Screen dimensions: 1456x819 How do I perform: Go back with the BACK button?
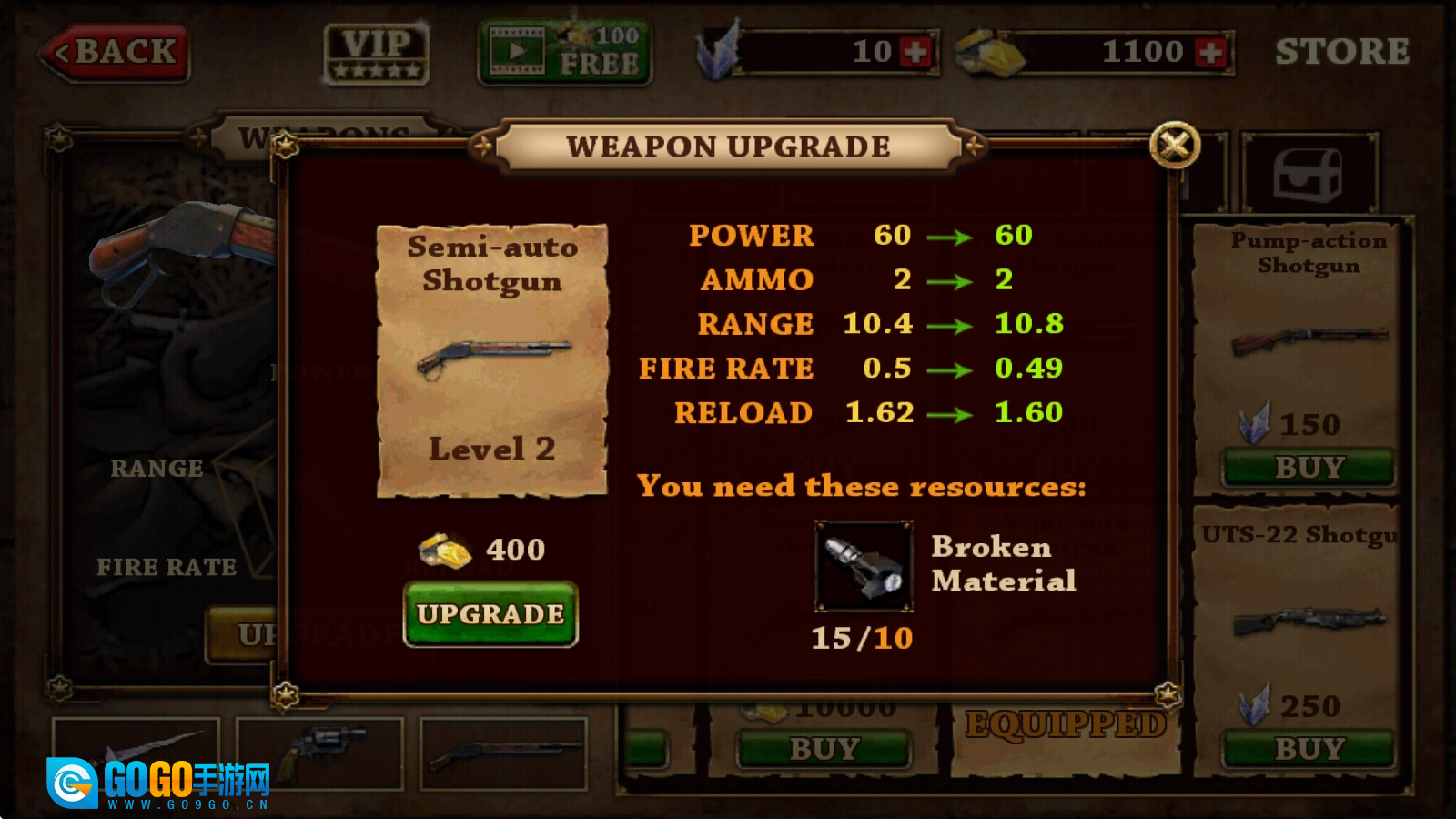click(x=116, y=52)
